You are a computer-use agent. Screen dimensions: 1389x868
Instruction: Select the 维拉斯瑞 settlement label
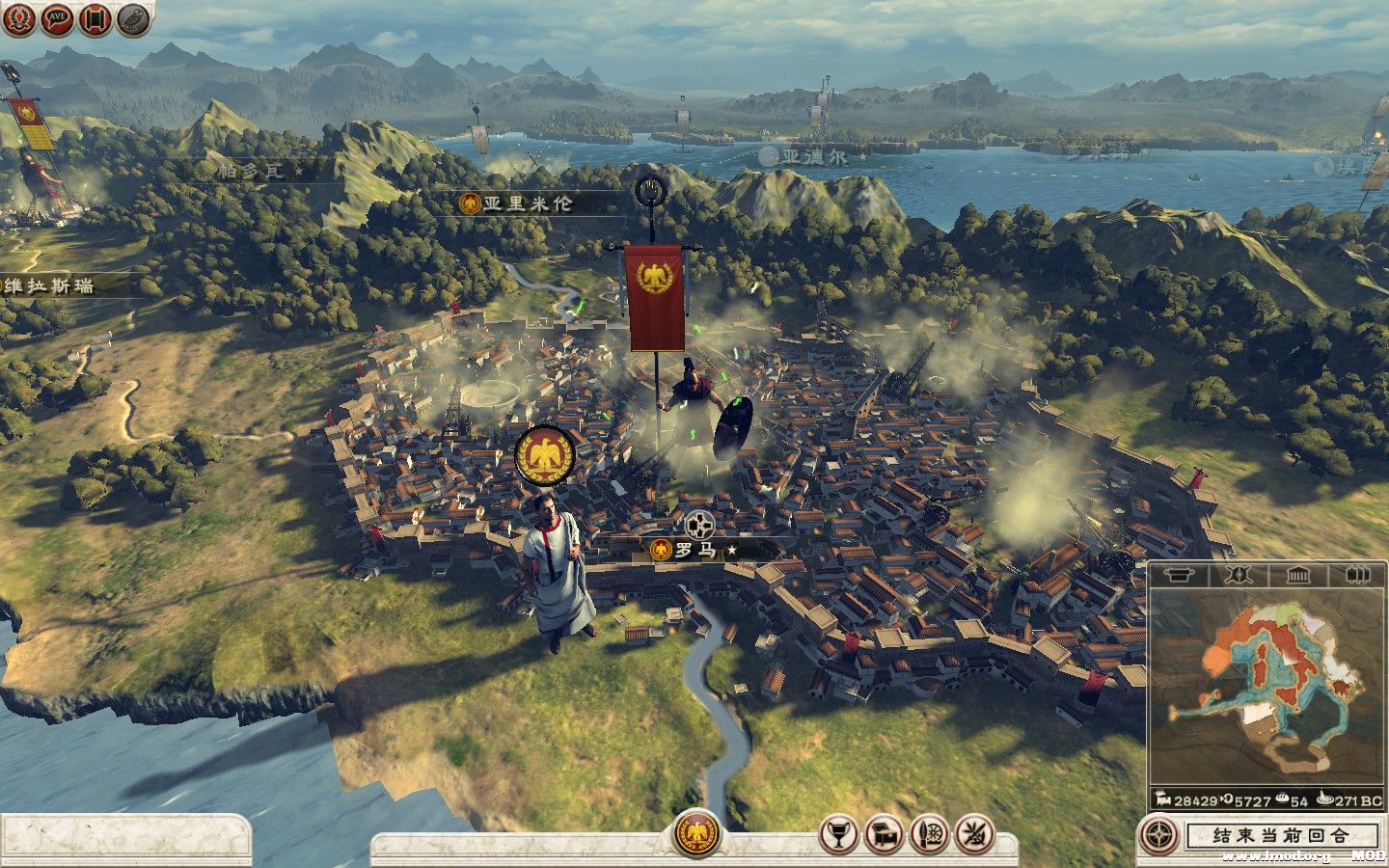48,286
